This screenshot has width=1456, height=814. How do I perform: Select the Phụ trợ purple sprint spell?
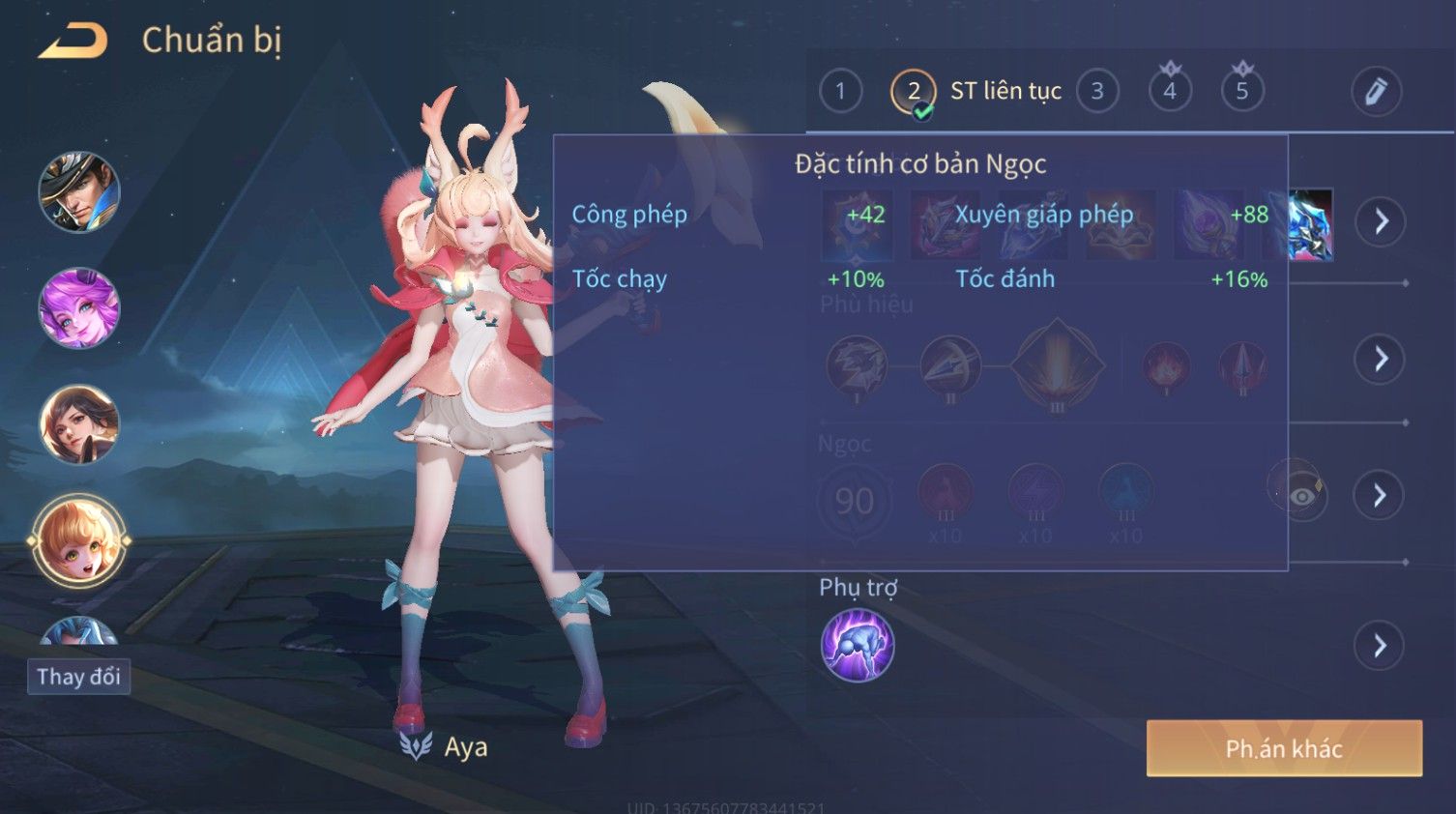(x=858, y=646)
